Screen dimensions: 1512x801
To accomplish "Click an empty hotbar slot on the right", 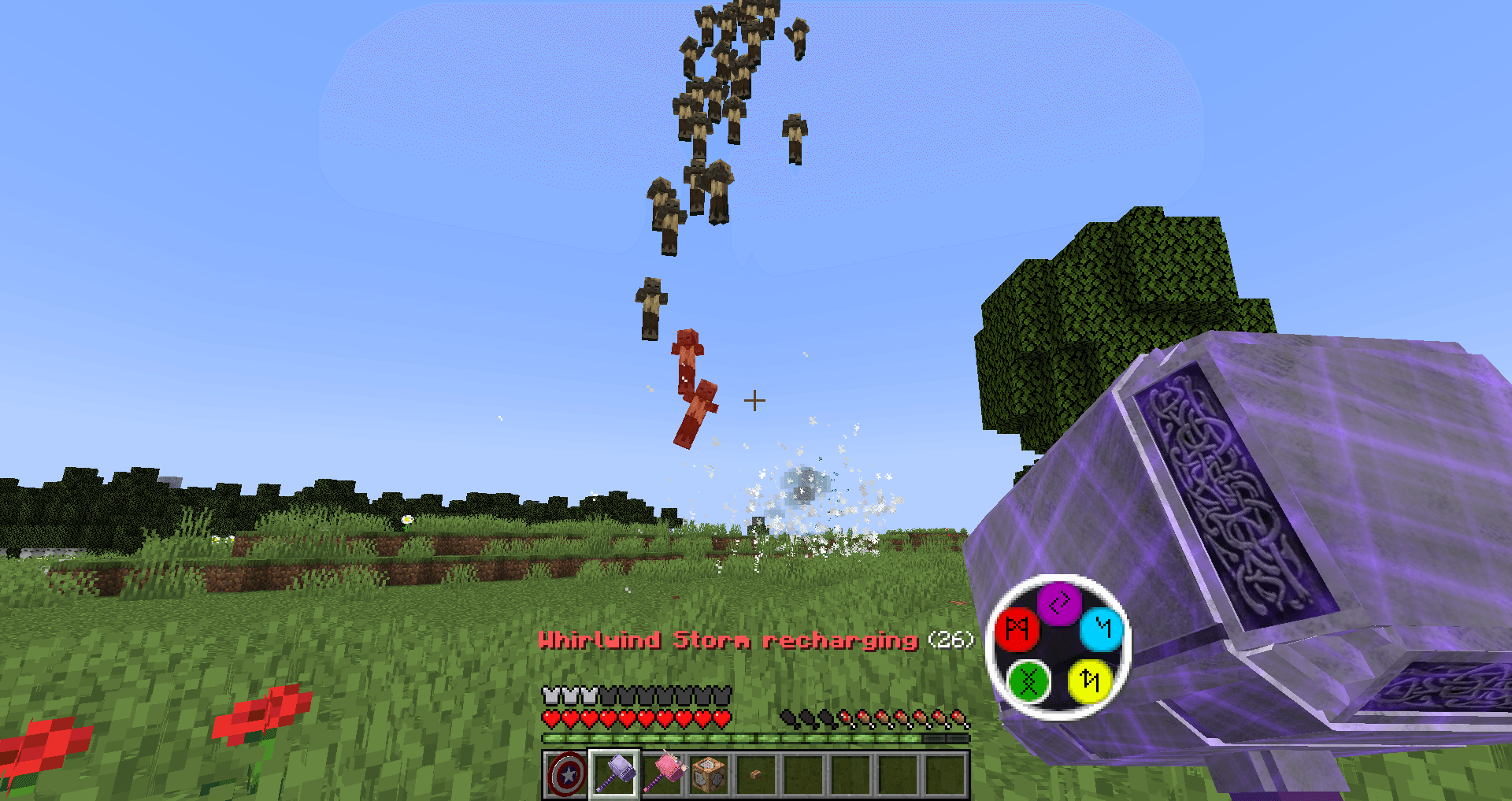I will coord(945,773).
